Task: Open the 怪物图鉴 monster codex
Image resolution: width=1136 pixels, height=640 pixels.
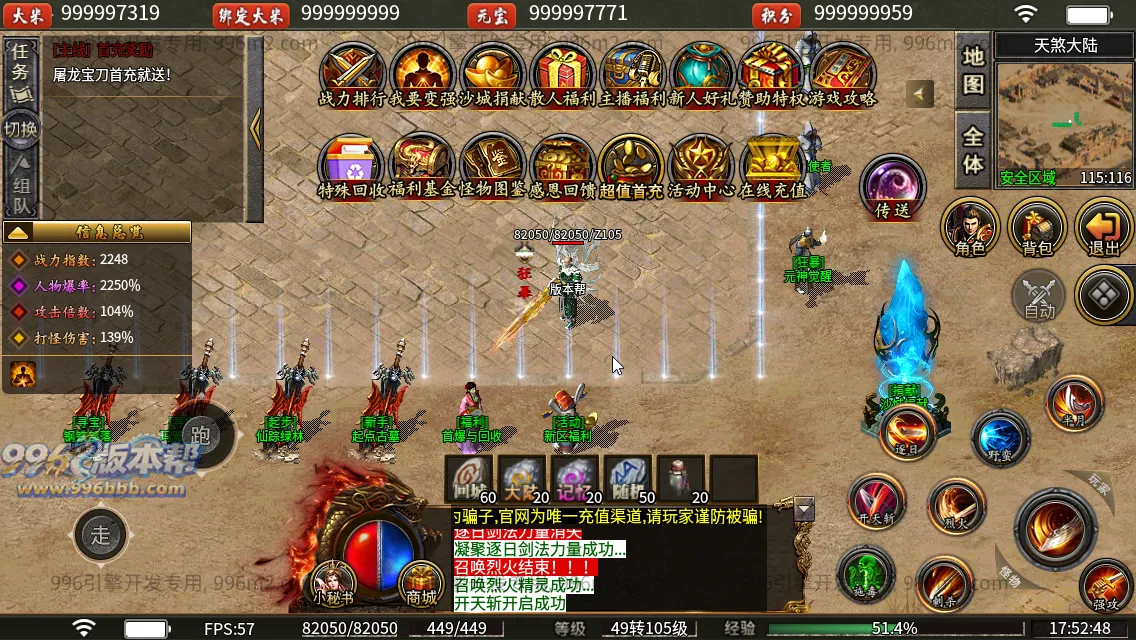Action: click(490, 162)
